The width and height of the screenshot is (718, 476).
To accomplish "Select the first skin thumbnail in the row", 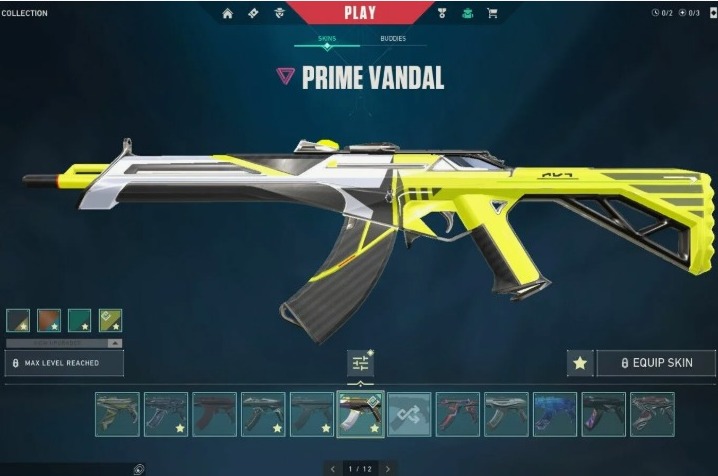I will coord(117,414).
